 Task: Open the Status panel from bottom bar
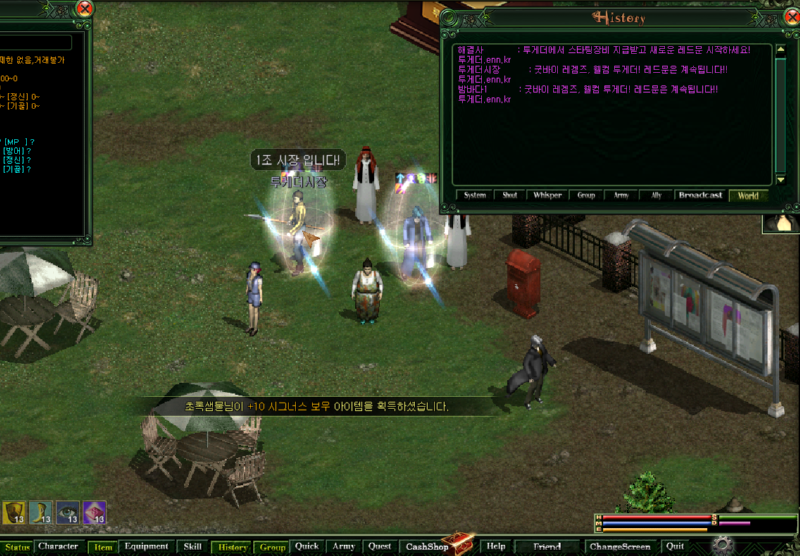[x=17, y=547]
